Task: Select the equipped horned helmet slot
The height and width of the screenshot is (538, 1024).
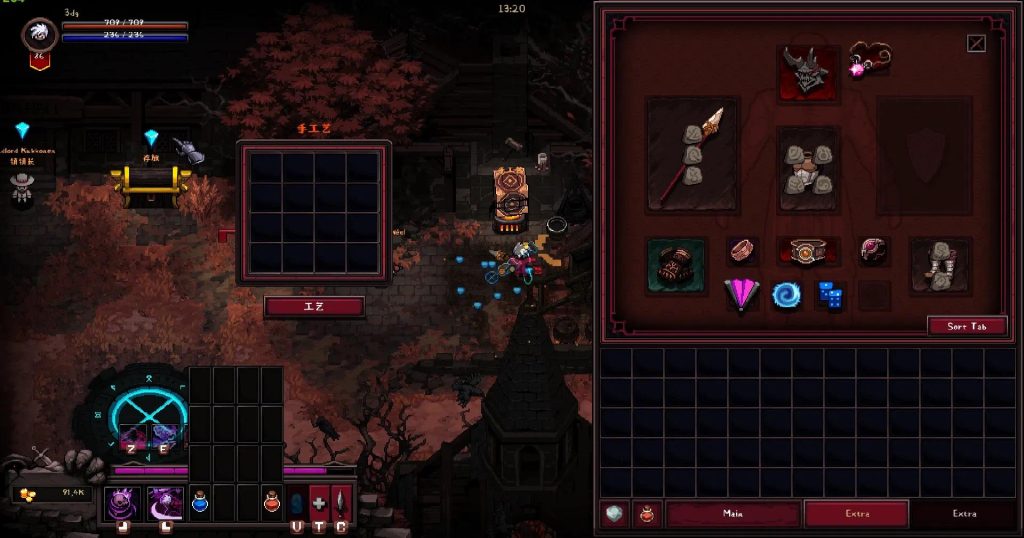Action: (x=808, y=73)
